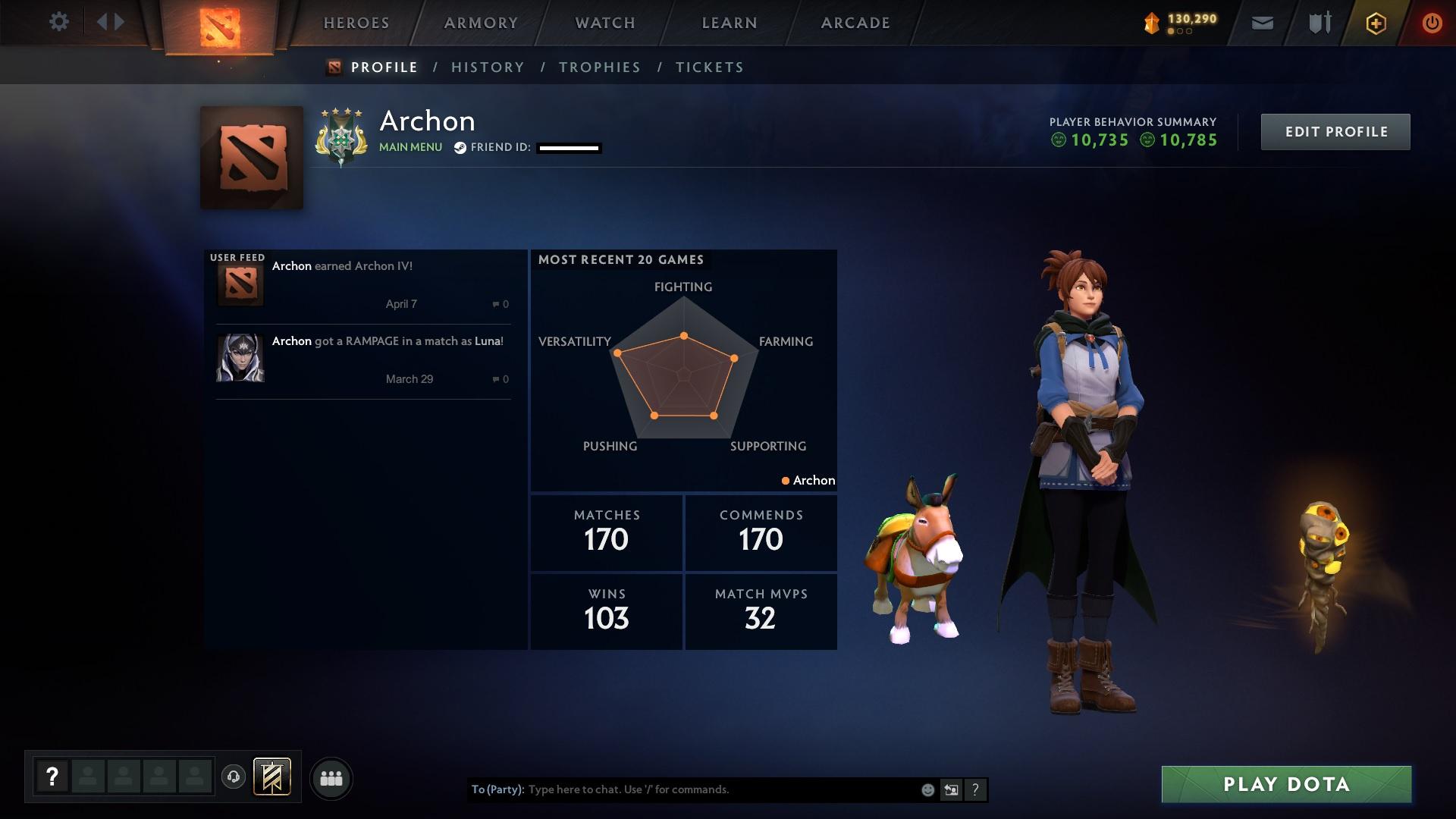Click the voice chat headset icon
Screen dimensions: 1456x819
[x=233, y=778]
